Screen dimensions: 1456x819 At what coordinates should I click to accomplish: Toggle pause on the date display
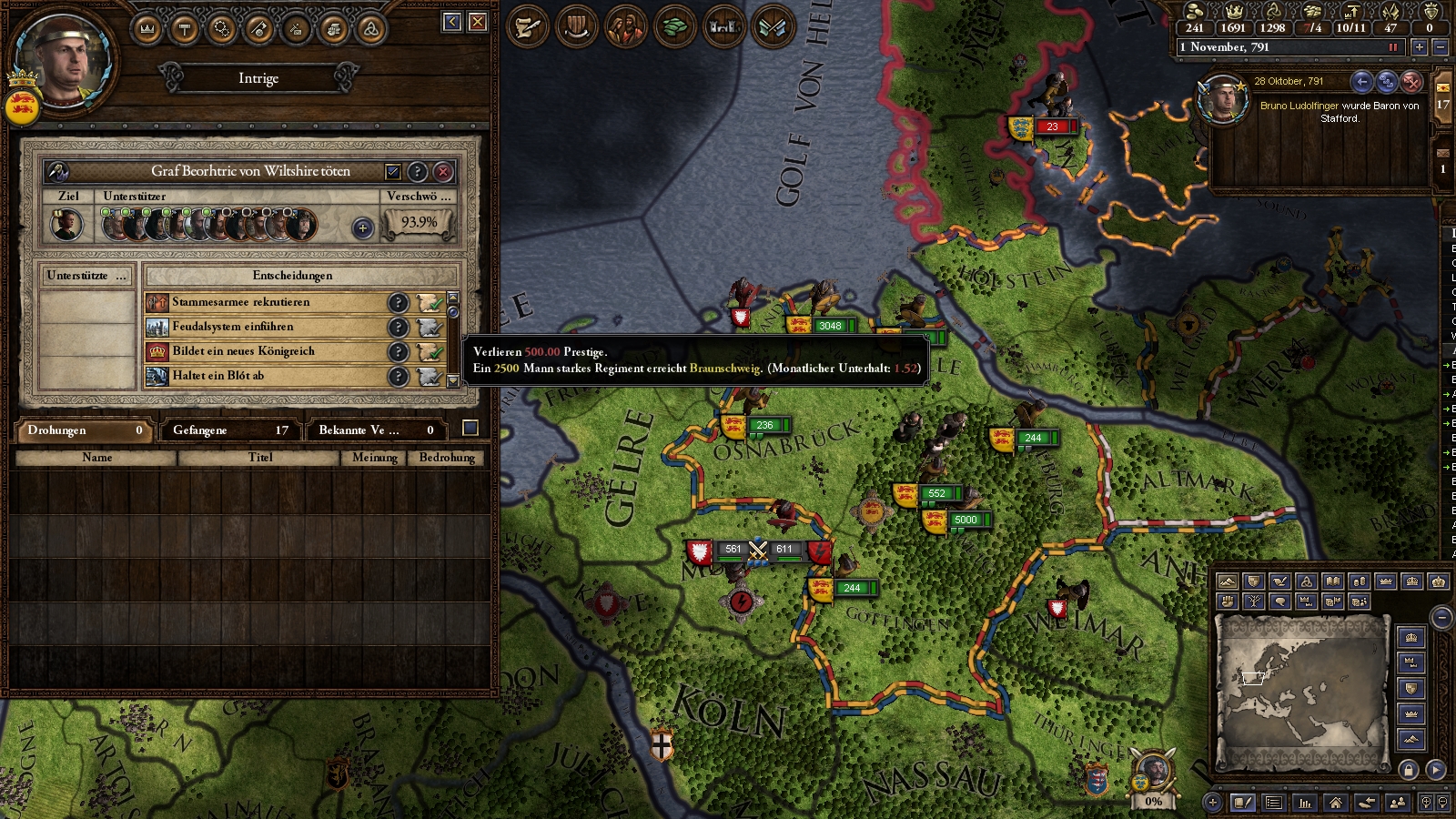coord(1392,46)
